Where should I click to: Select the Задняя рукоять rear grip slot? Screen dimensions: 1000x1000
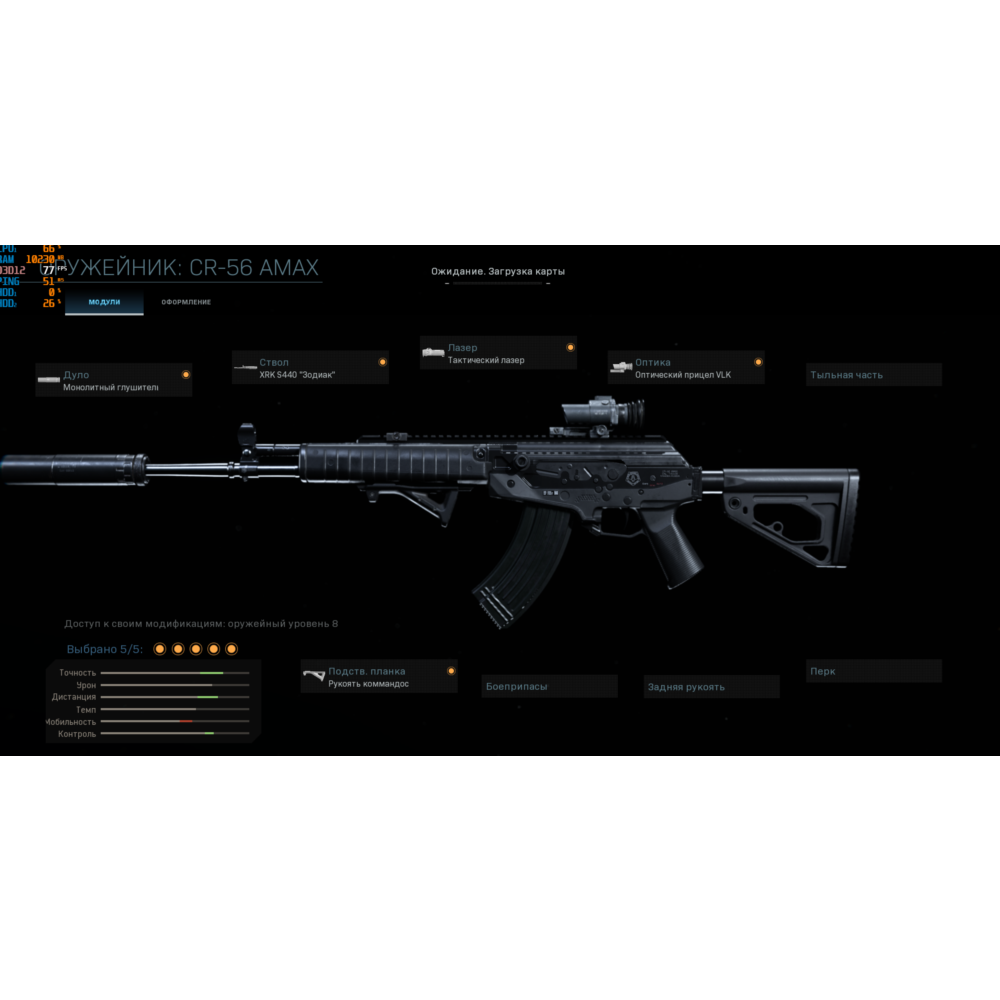(711, 687)
